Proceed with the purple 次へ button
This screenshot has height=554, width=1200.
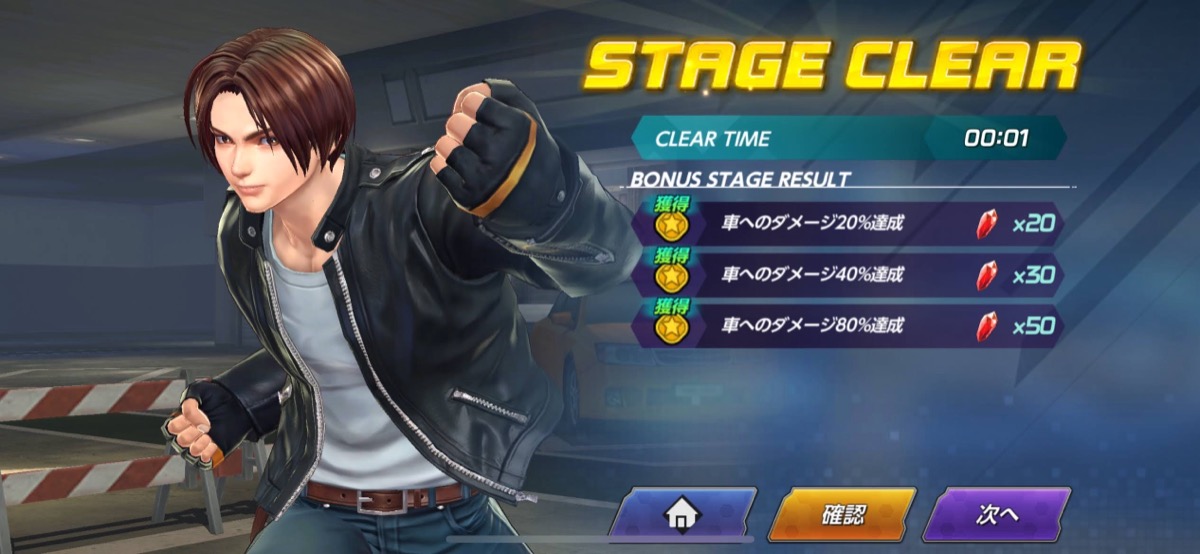[x=996, y=515]
